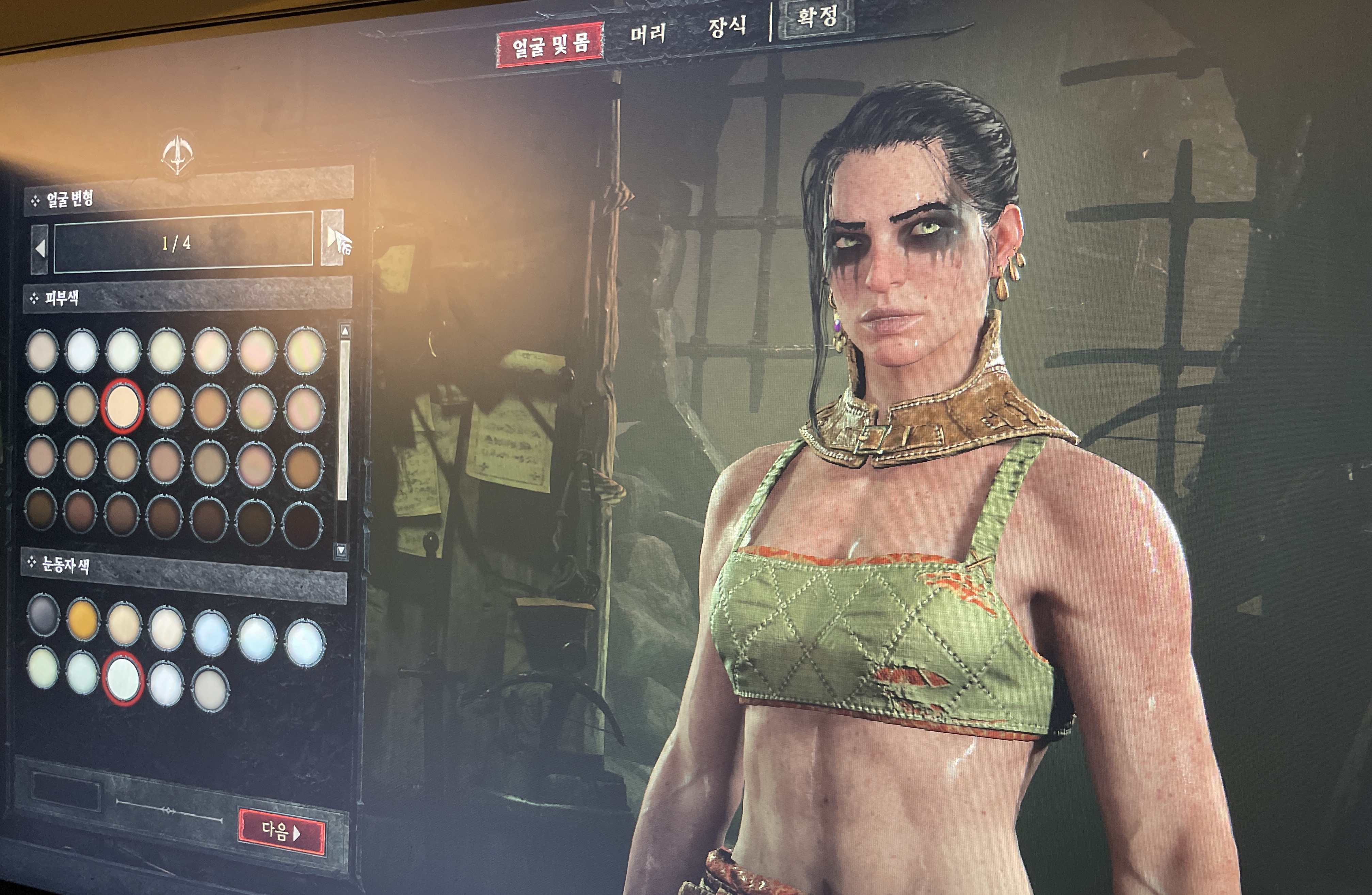
Task: Pick the darkest skin tone swatch
Action: (302, 525)
